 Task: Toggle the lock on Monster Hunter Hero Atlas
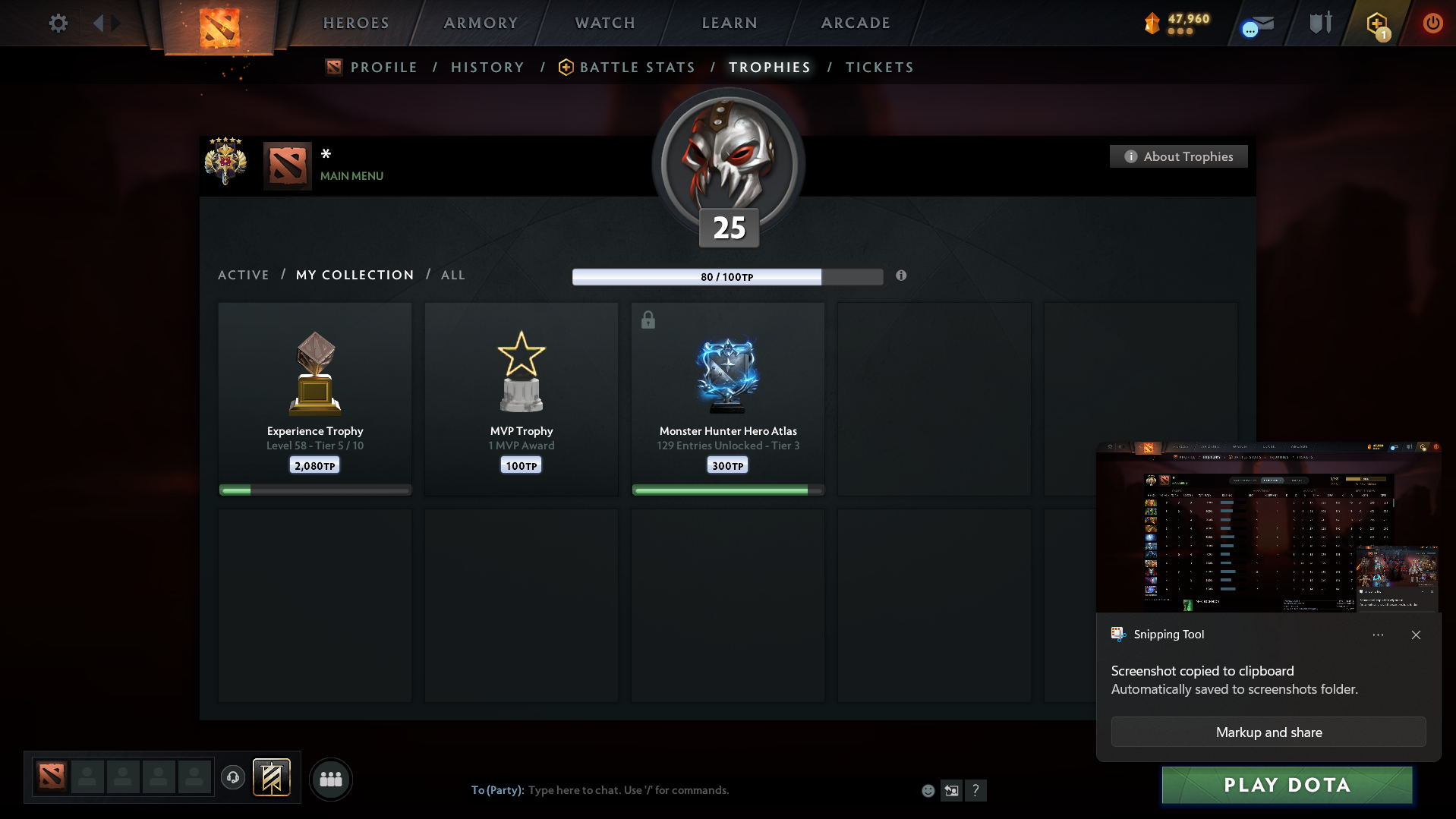pyautogui.click(x=648, y=320)
